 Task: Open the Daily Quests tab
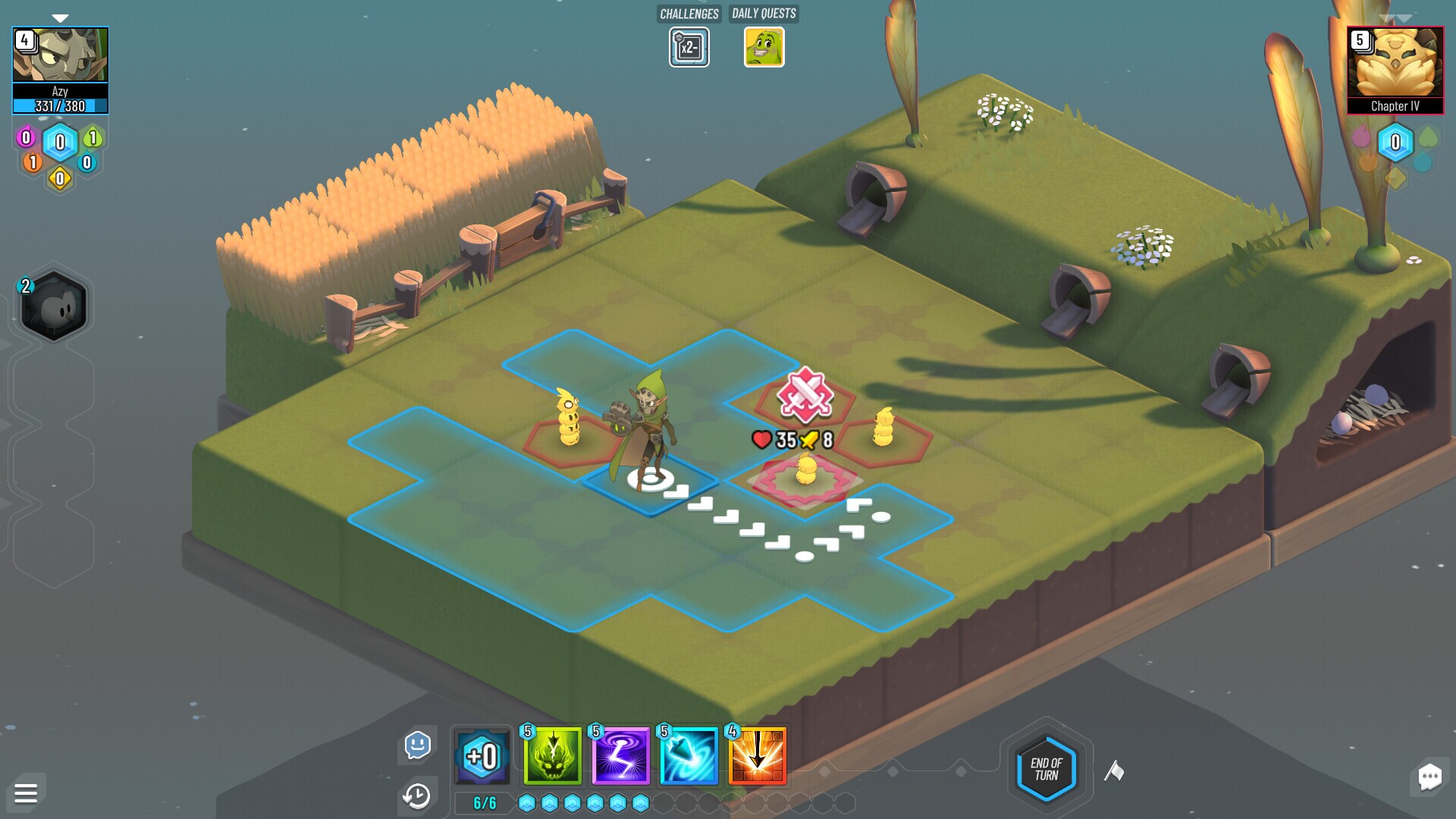[x=762, y=14]
